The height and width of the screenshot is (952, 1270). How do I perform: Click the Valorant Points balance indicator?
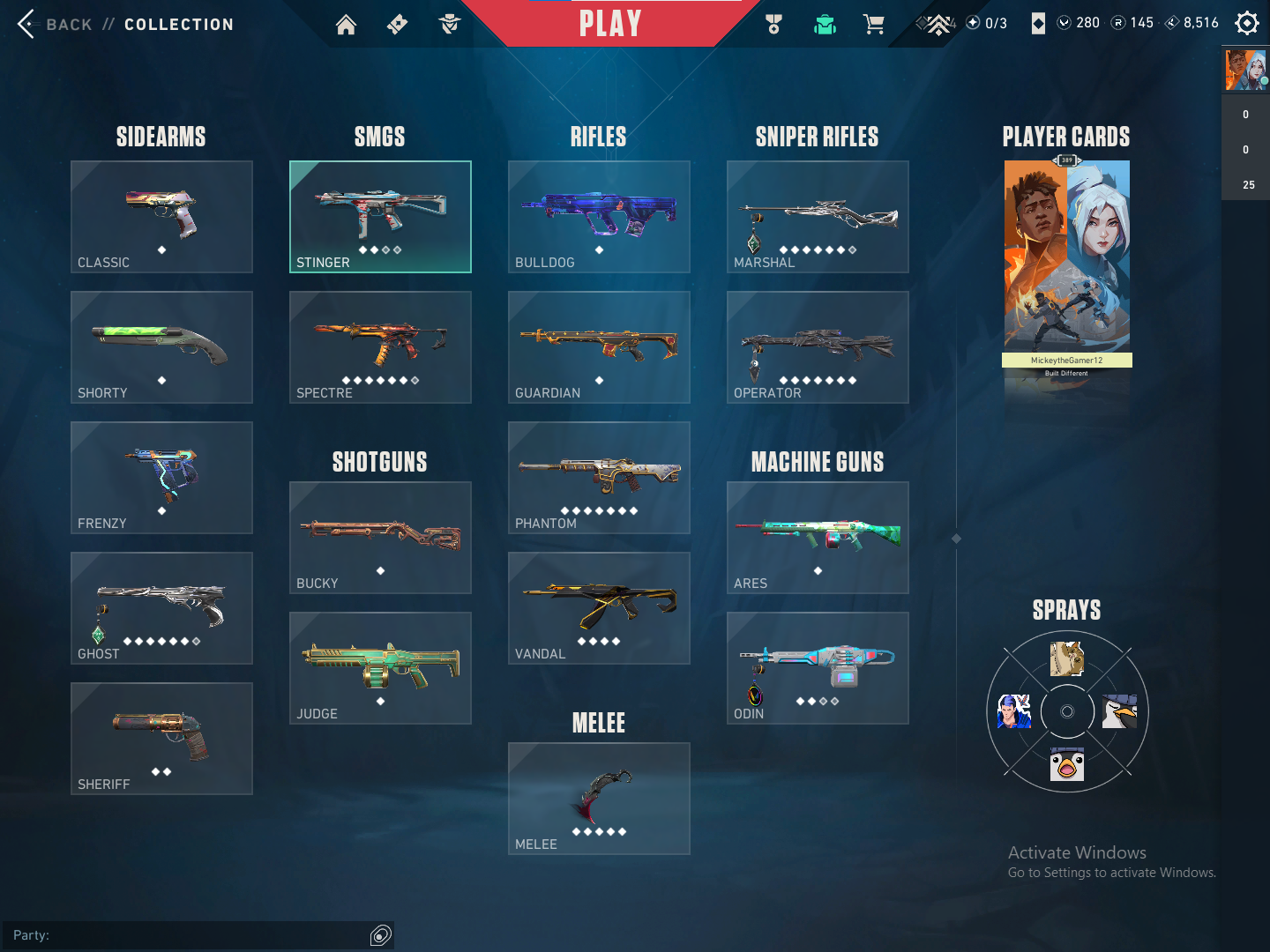1078,22
